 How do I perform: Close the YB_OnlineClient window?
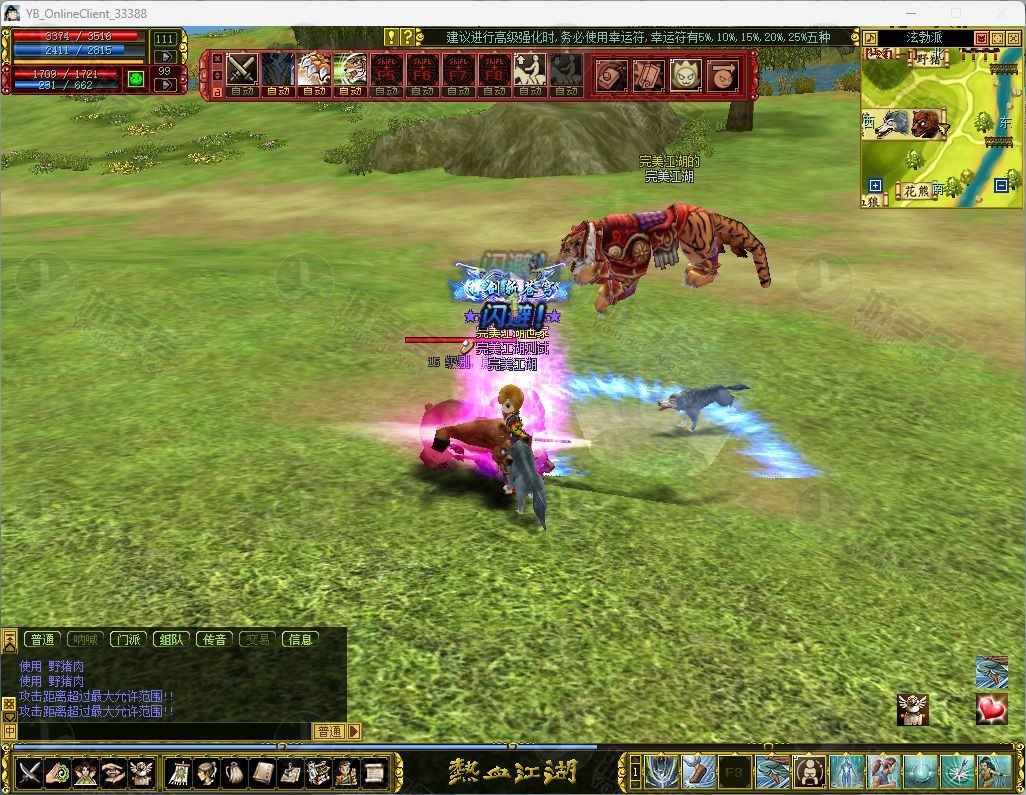tap(1001, 13)
